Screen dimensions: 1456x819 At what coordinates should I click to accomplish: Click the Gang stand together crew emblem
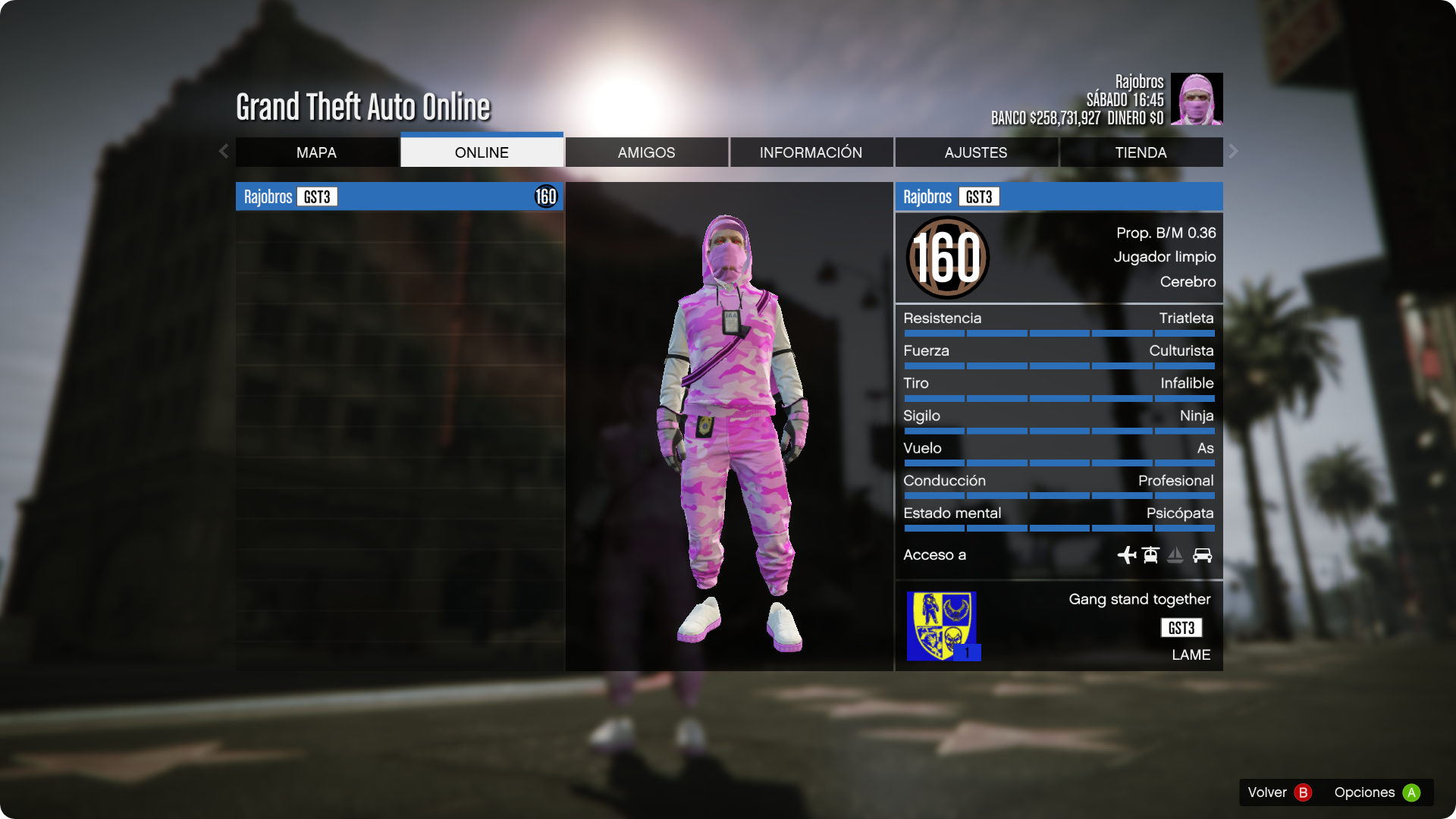[943, 626]
